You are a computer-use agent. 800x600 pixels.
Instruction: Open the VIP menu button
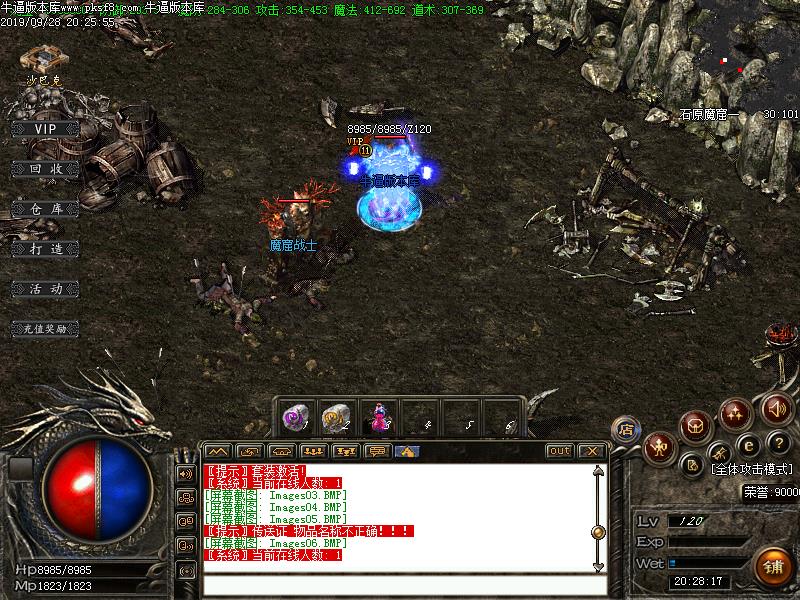coord(45,128)
